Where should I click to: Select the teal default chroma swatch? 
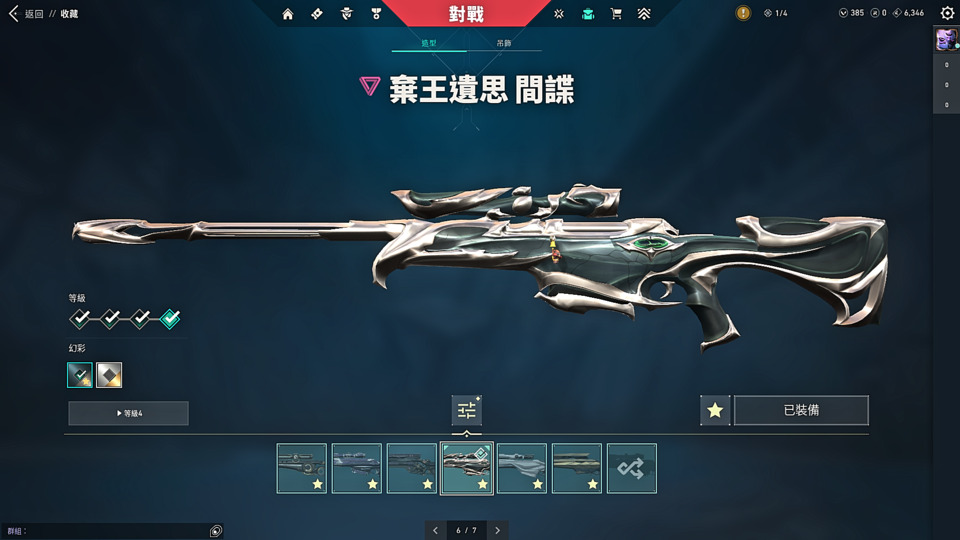coord(80,375)
